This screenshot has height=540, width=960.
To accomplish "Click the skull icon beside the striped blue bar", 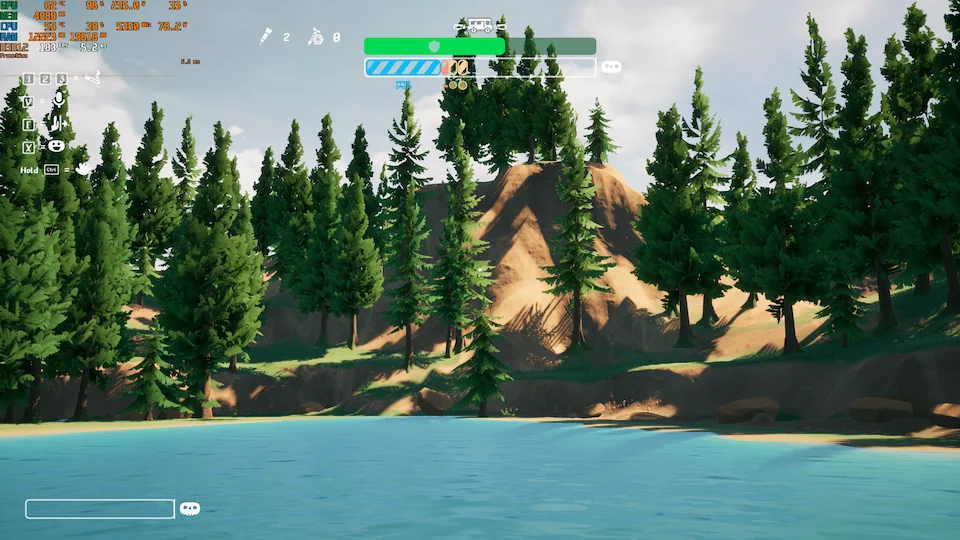I will [x=611, y=67].
